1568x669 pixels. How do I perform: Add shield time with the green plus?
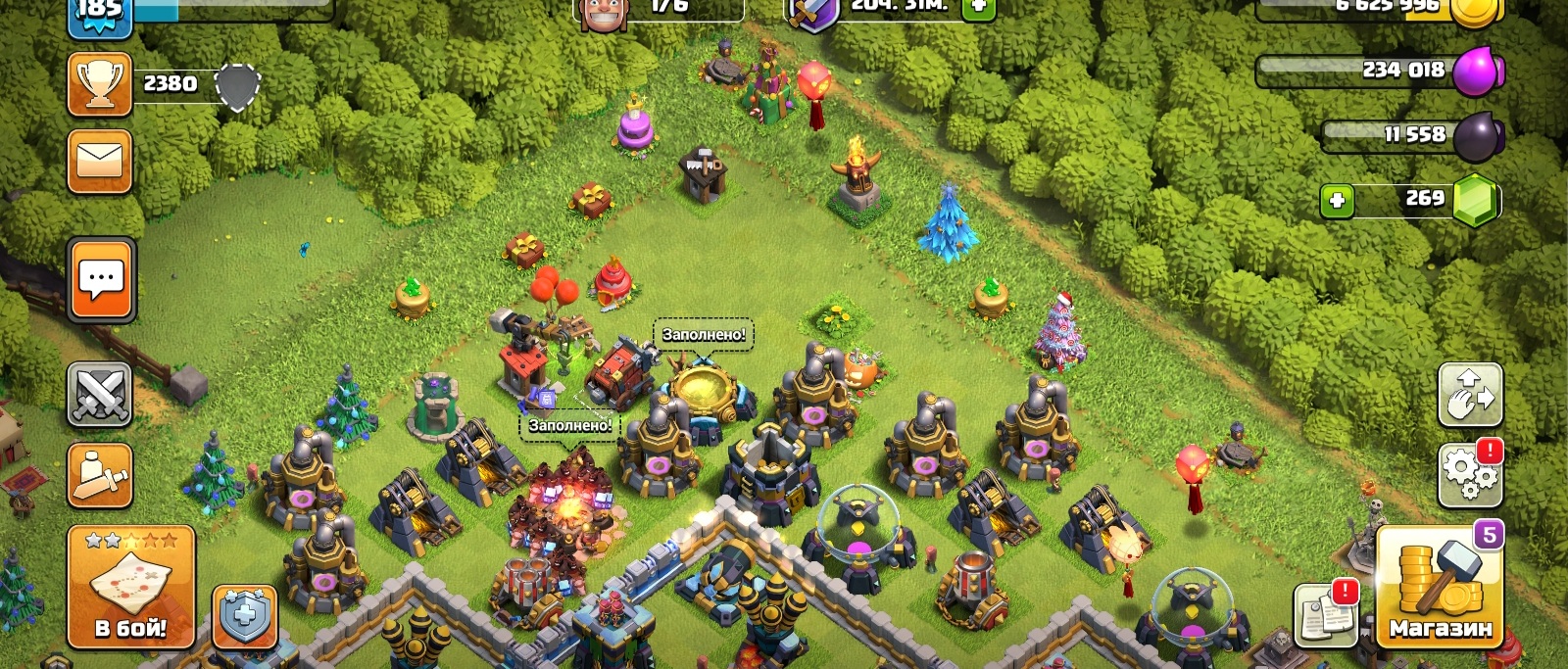pos(978,9)
